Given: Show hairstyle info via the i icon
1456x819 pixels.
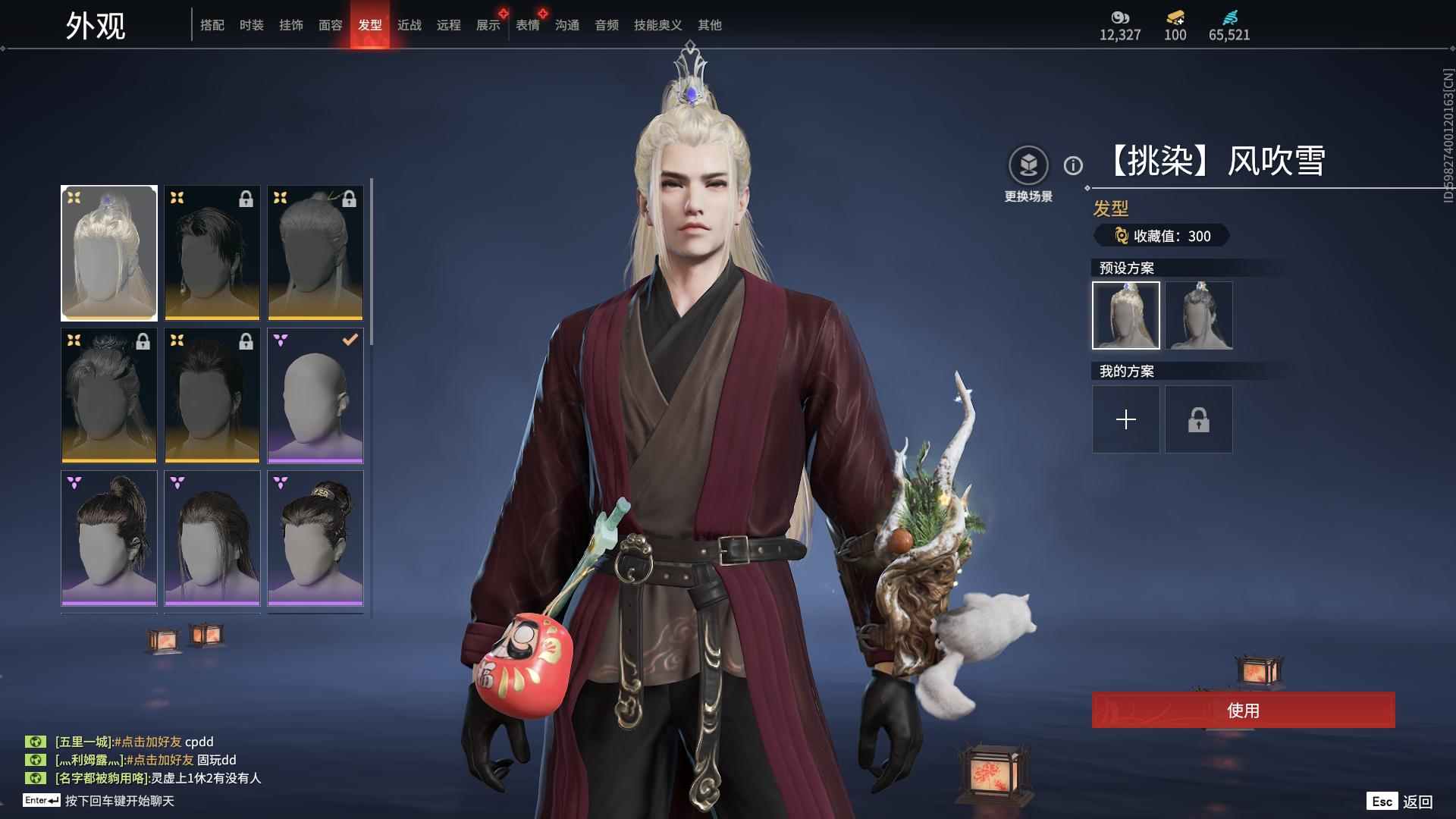Looking at the screenshot, I should [1073, 165].
